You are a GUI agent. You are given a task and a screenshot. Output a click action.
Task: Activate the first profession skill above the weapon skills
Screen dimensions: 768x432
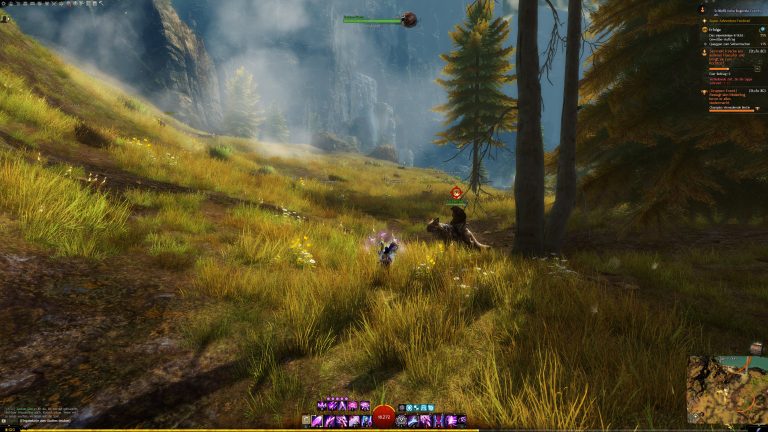point(320,406)
